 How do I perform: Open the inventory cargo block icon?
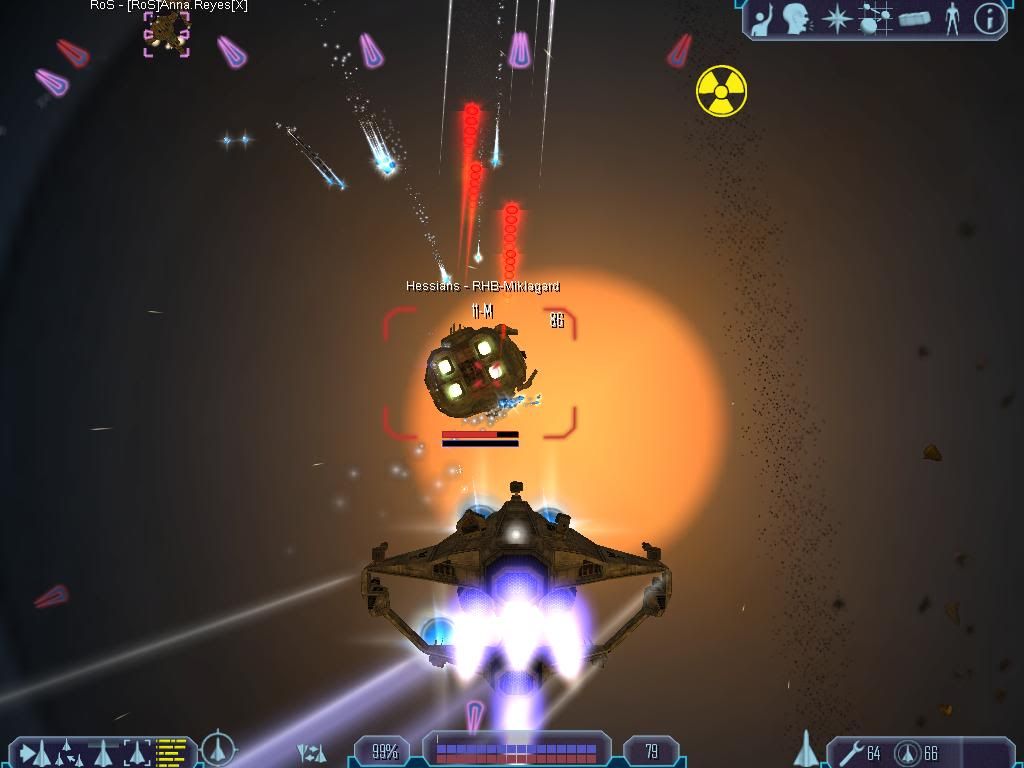915,19
